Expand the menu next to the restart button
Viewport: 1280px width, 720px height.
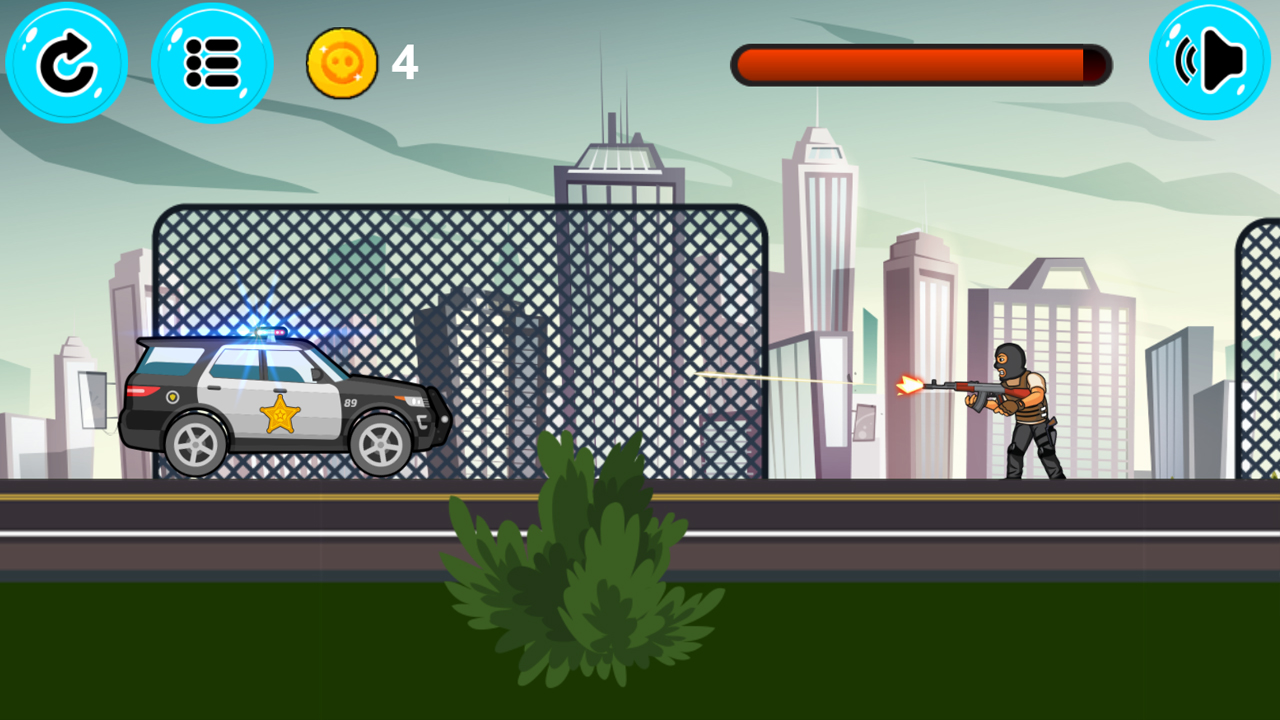tap(211, 62)
